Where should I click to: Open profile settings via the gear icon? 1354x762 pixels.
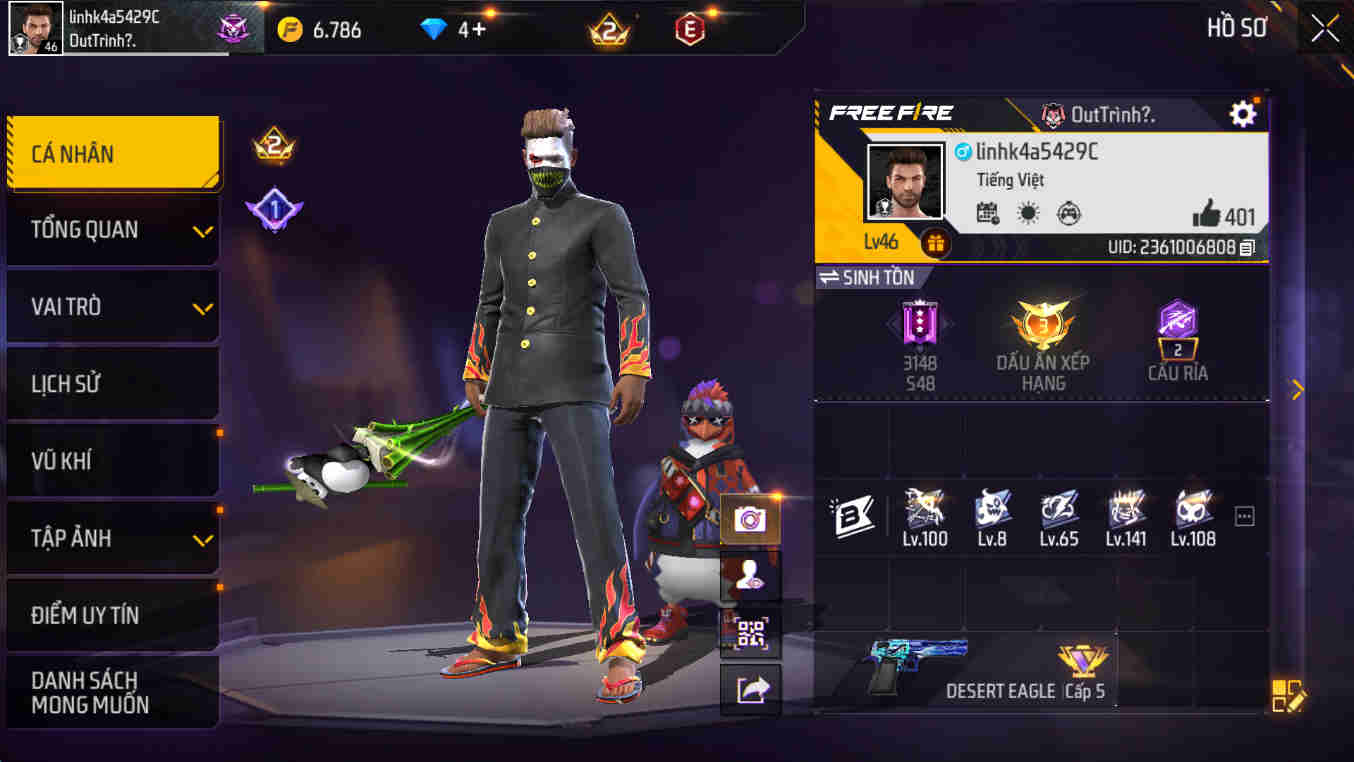(x=1241, y=114)
